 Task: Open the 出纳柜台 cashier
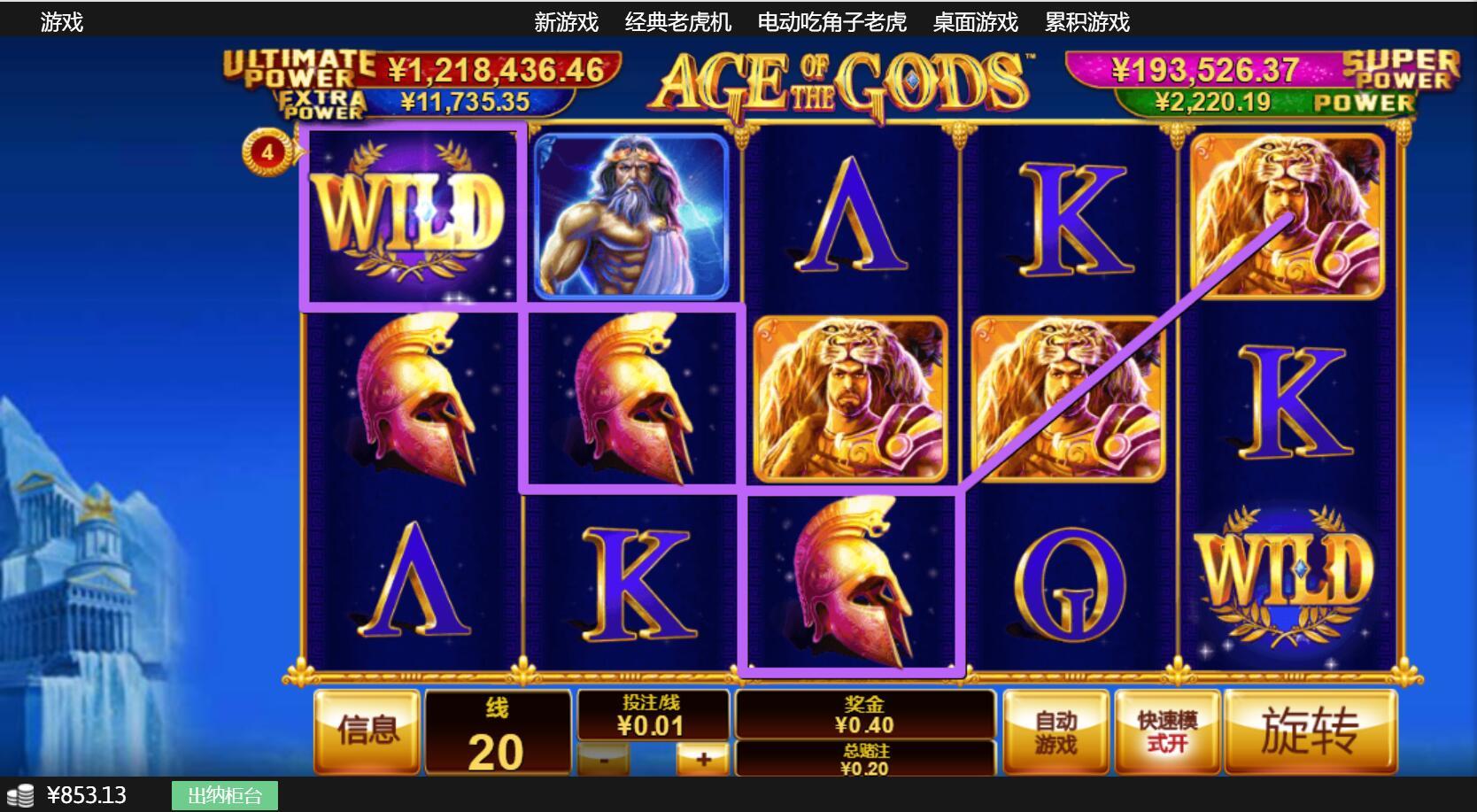pyautogui.click(x=225, y=795)
